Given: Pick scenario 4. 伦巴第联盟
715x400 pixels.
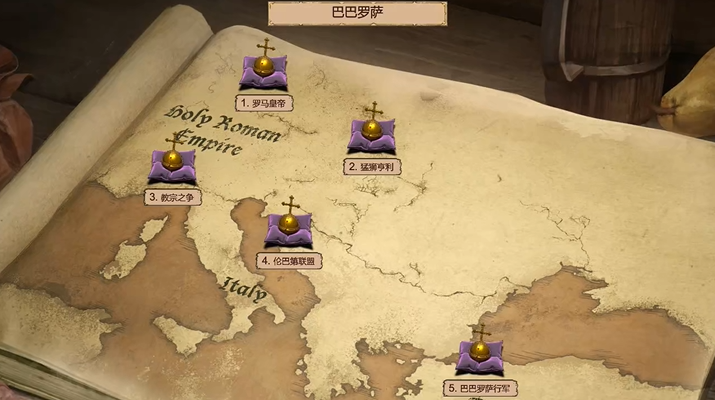Looking at the screenshot, I should (x=289, y=228).
